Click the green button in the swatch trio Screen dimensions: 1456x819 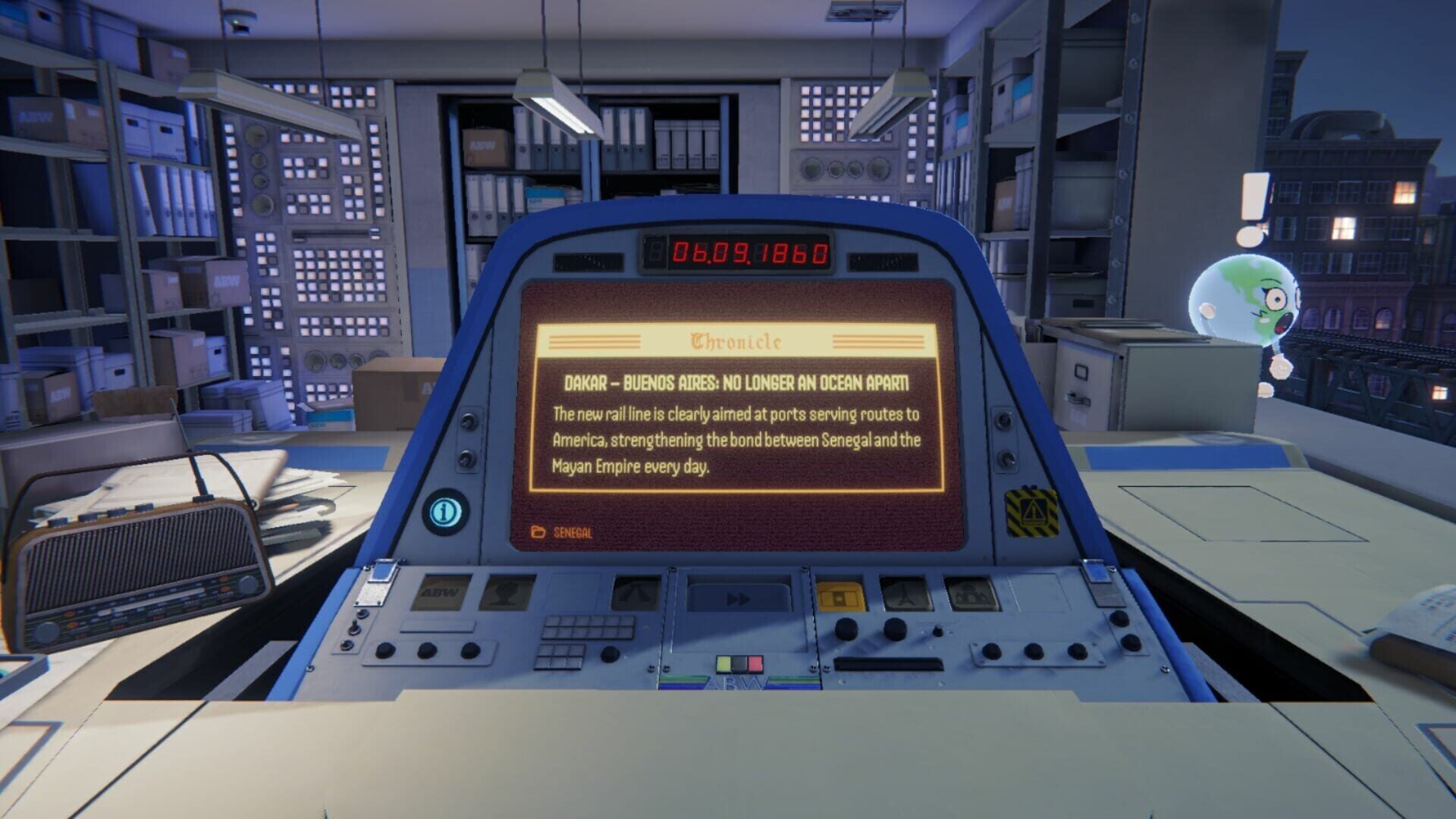(x=723, y=664)
